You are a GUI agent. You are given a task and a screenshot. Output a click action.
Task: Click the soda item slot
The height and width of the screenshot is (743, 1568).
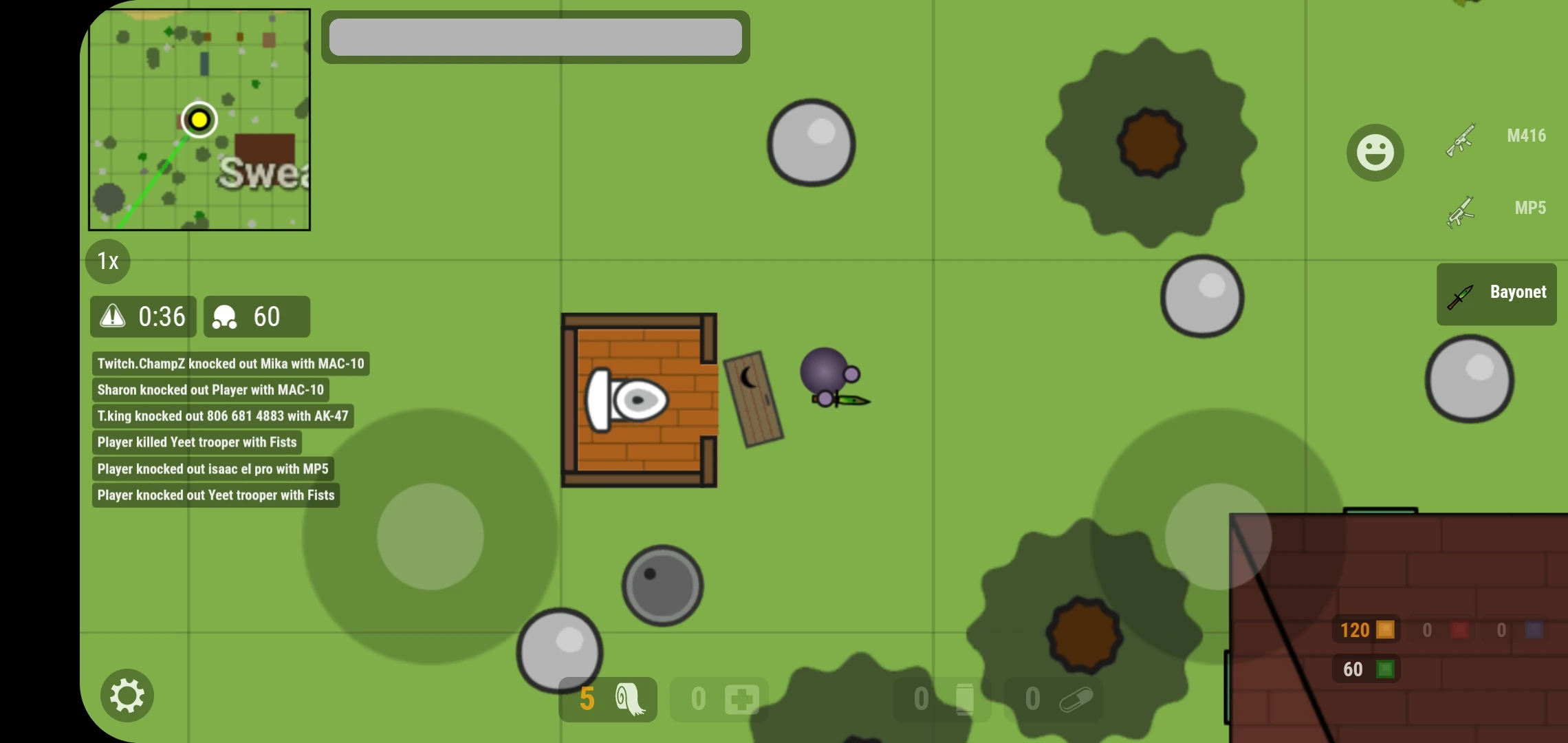[942, 698]
